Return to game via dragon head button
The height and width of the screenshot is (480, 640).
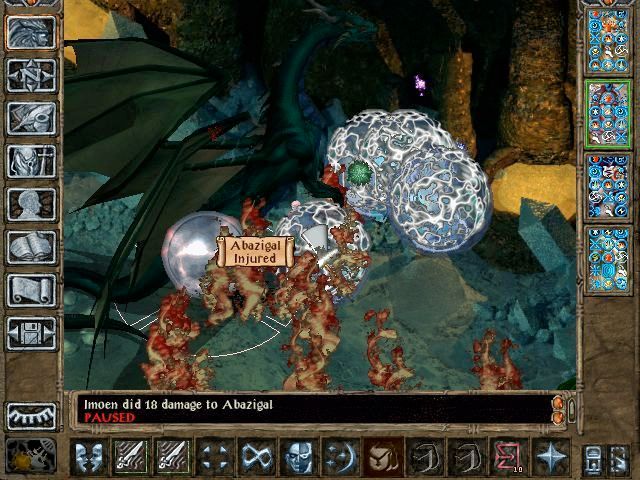[32, 32]
